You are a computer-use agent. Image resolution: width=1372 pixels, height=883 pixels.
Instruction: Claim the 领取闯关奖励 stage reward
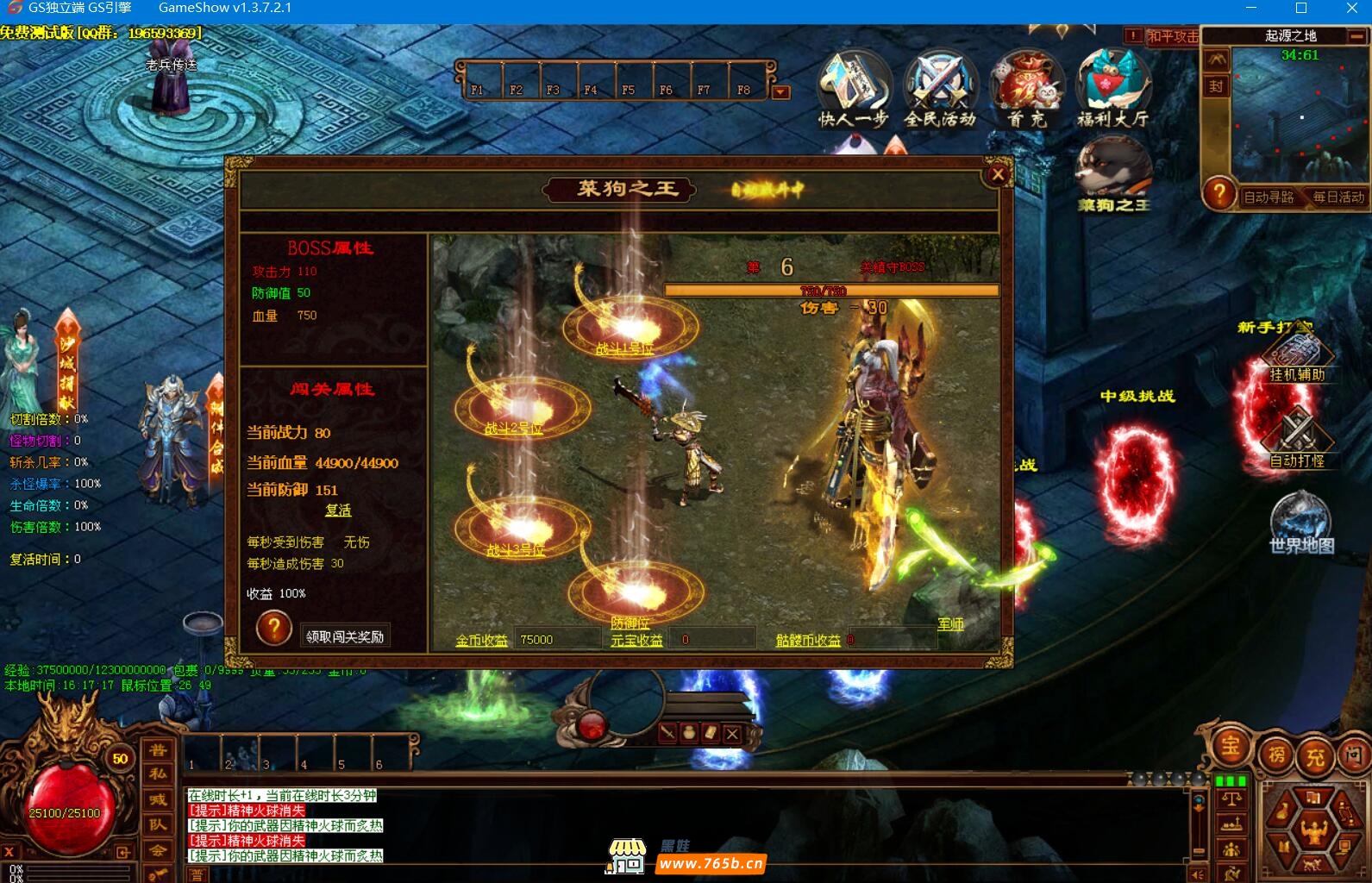(x=345, y=636)
